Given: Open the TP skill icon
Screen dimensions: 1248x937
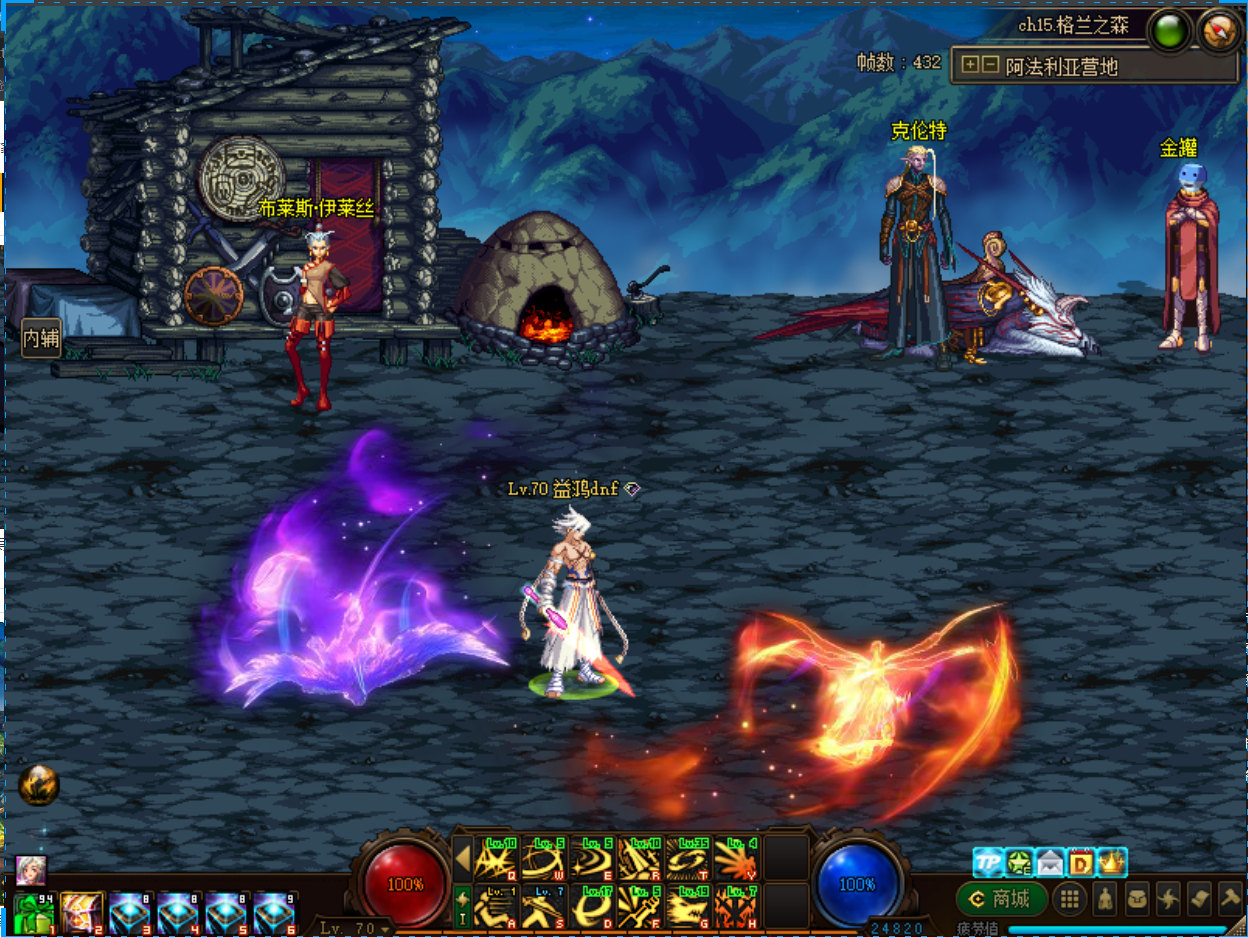Looking at the screenshot, I should click(988, 862).
